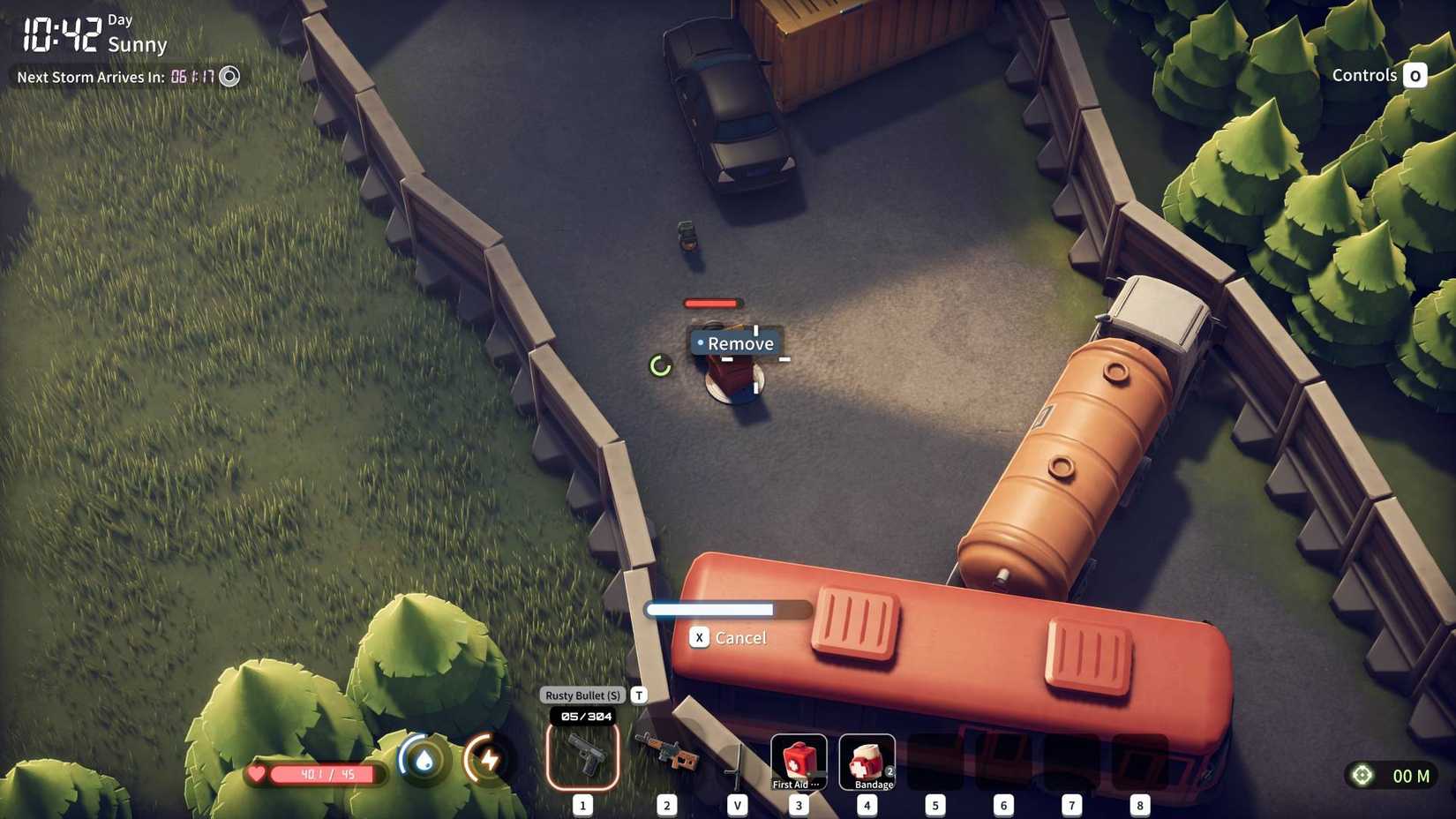This screenshot has width=1456, height=819.
Task: Use the First Aid kit in slot 3
Action: 797,759
